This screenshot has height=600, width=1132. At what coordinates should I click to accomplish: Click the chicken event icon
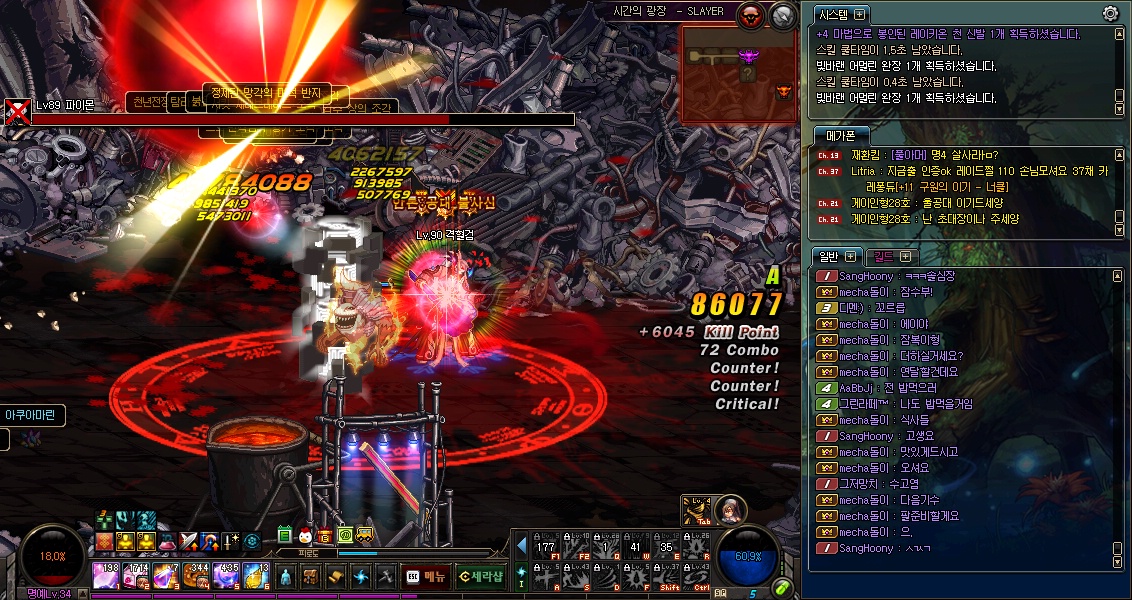(306, 537)
